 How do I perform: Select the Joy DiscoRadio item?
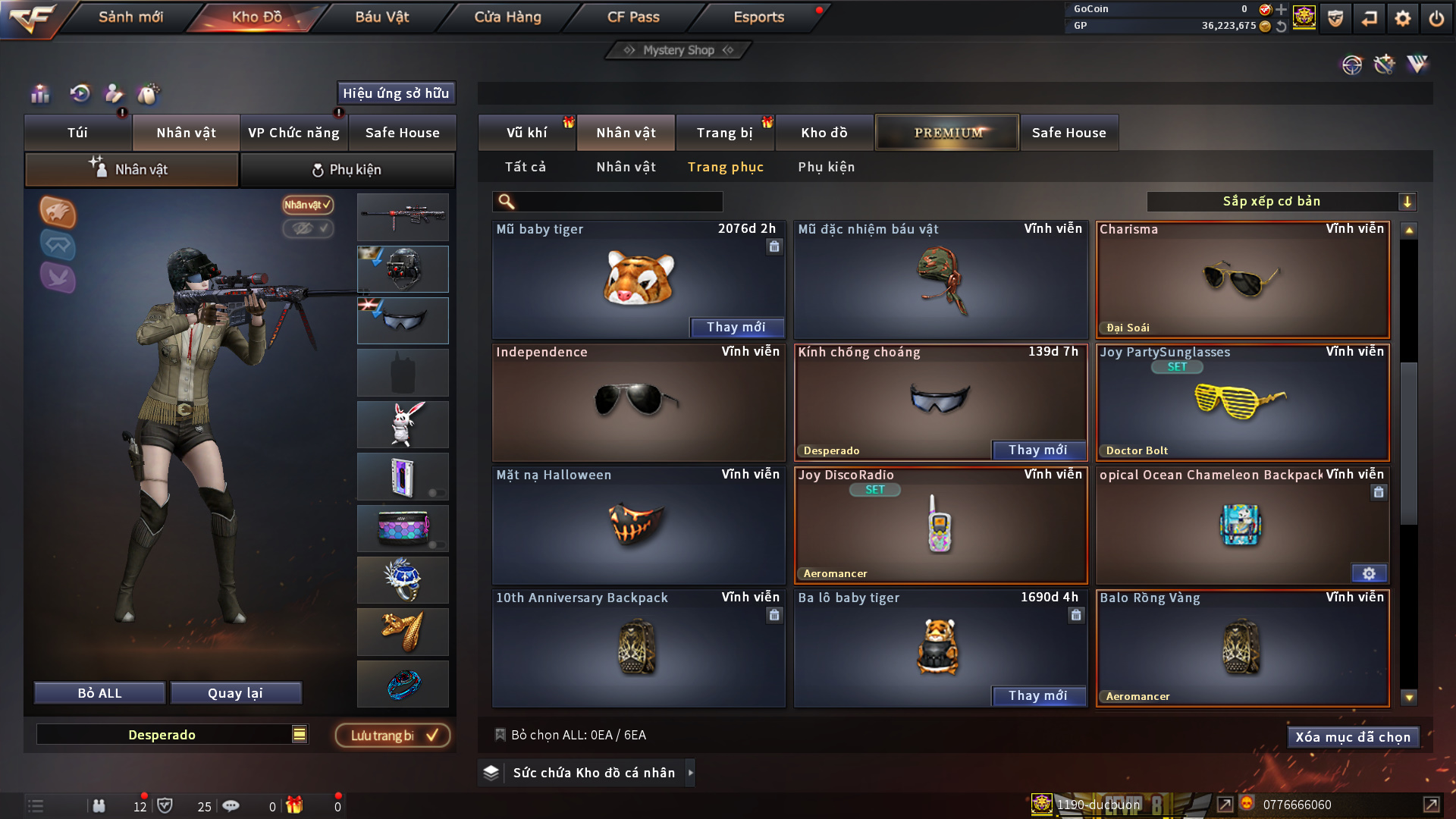click(x=940, y=525)
